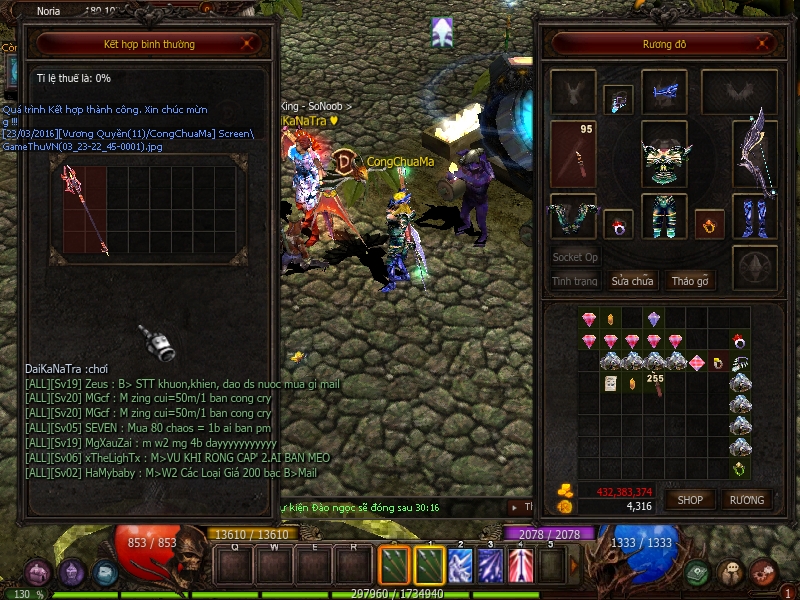This screenshot has width=800, height=600.
Task: Click the Sửa chữa repair button
Action: click(x=632, y=281)
